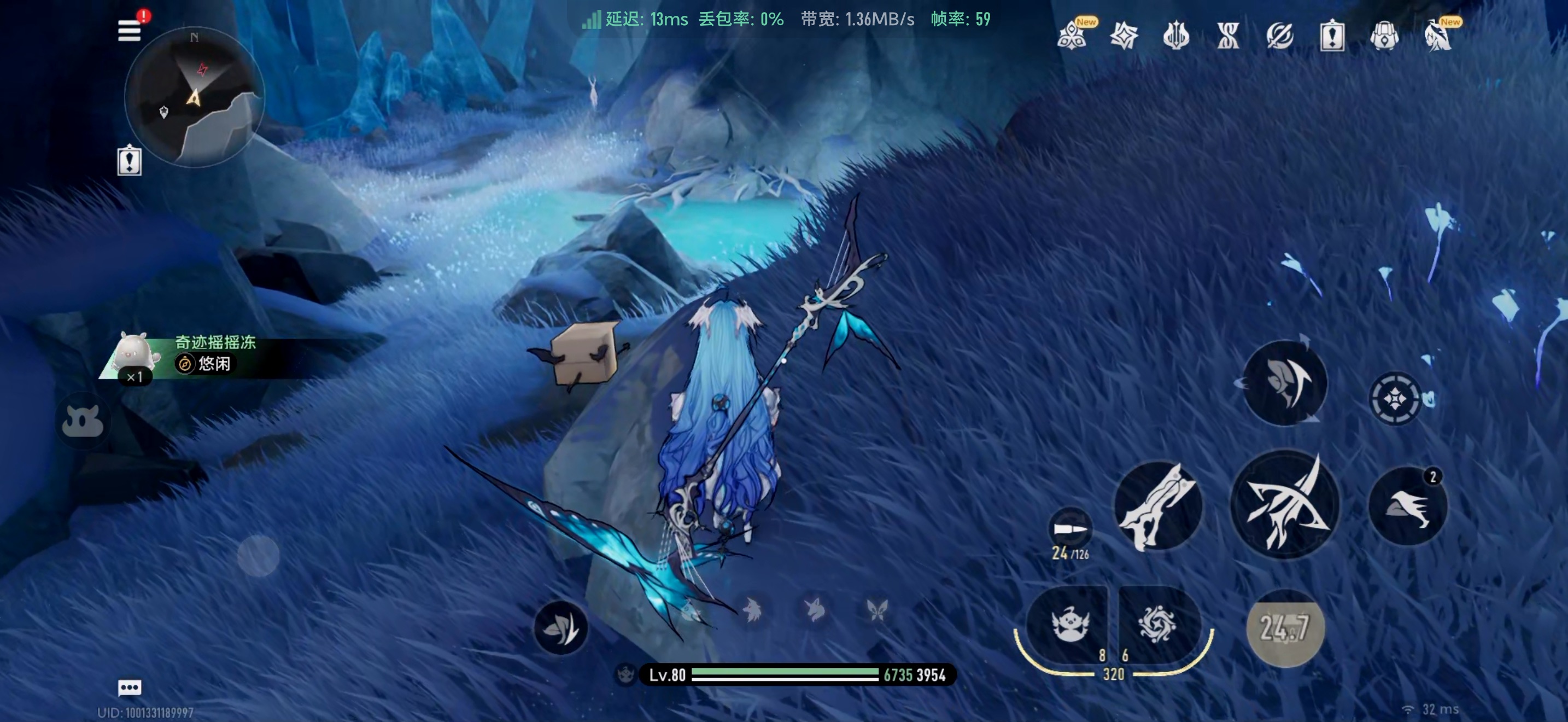1568x722 pixels.
Task: Open the four-point star icon in top bar
Action: pyautogui.click(x=1124, y=36)
